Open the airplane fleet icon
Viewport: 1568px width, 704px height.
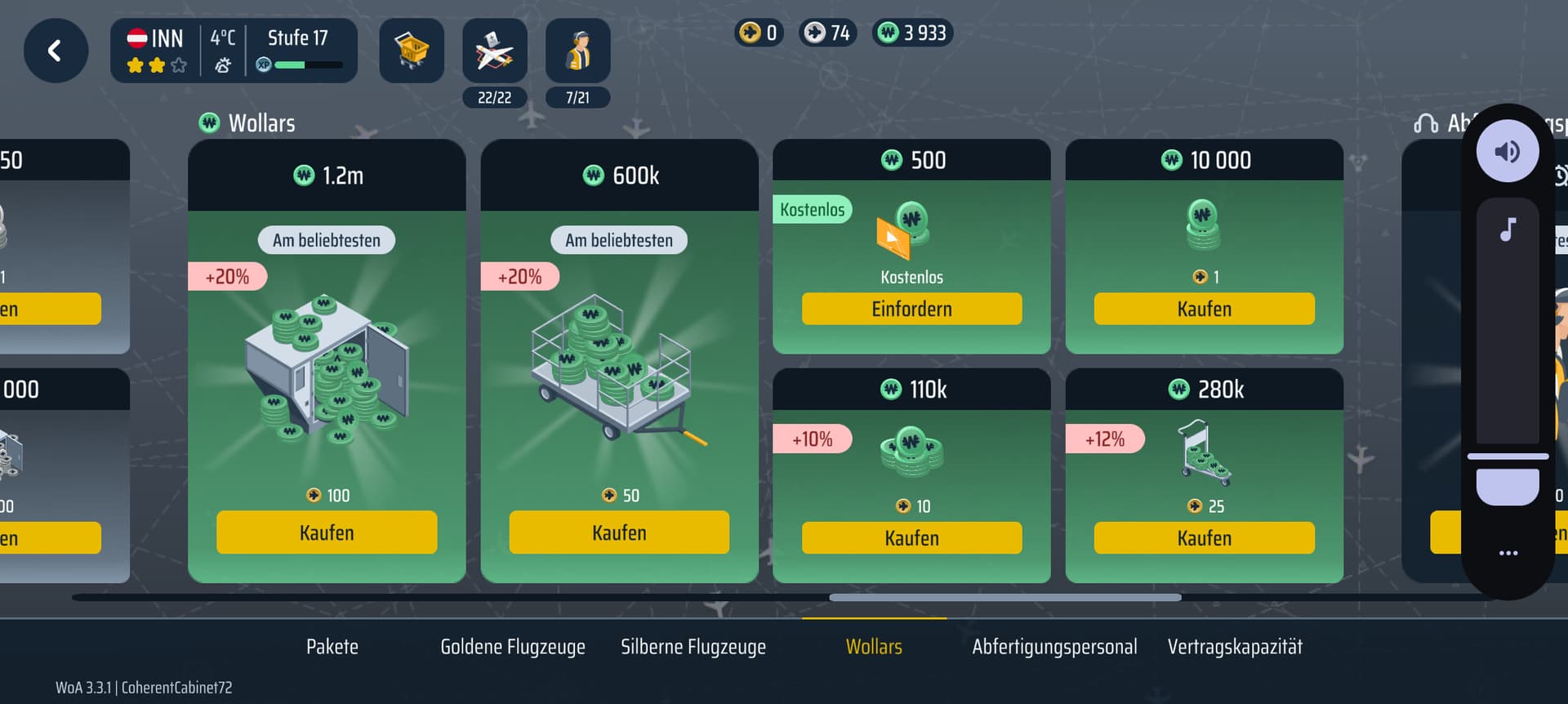click(495, 51)
